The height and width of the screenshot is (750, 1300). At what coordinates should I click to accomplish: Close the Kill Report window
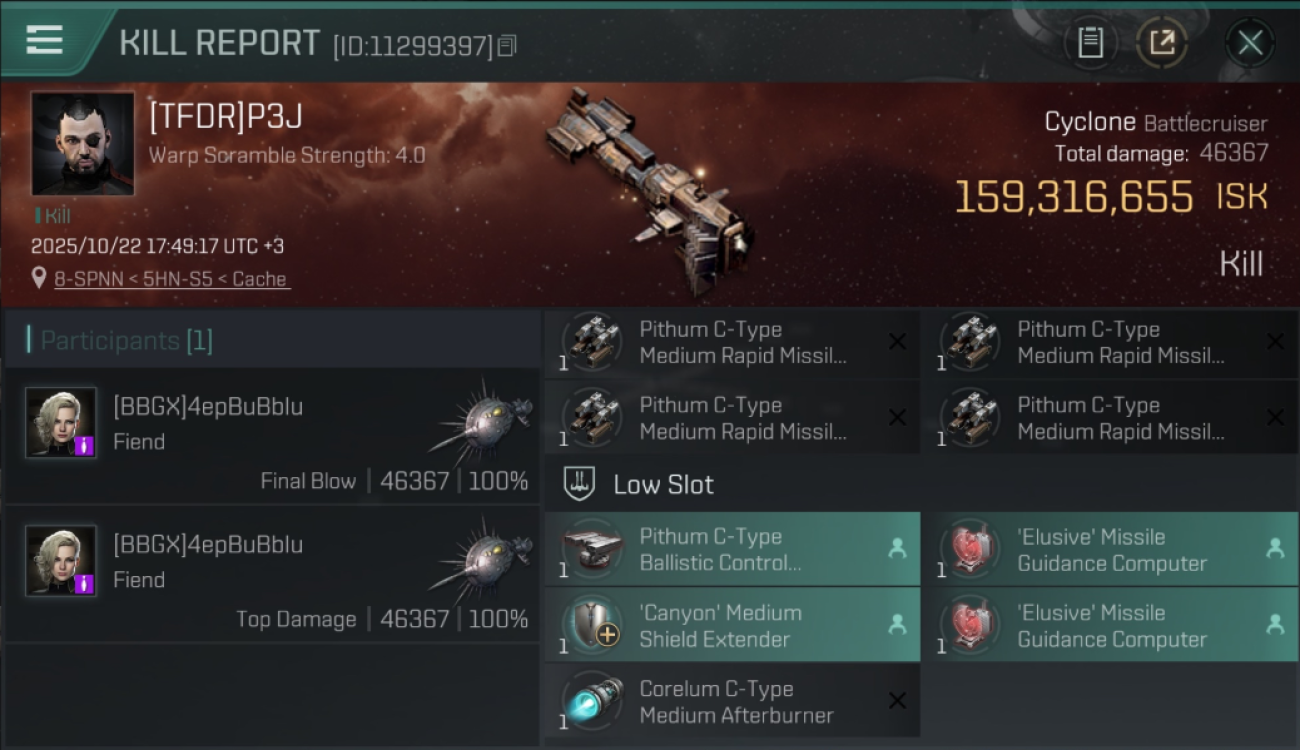tap(1249, 43)
